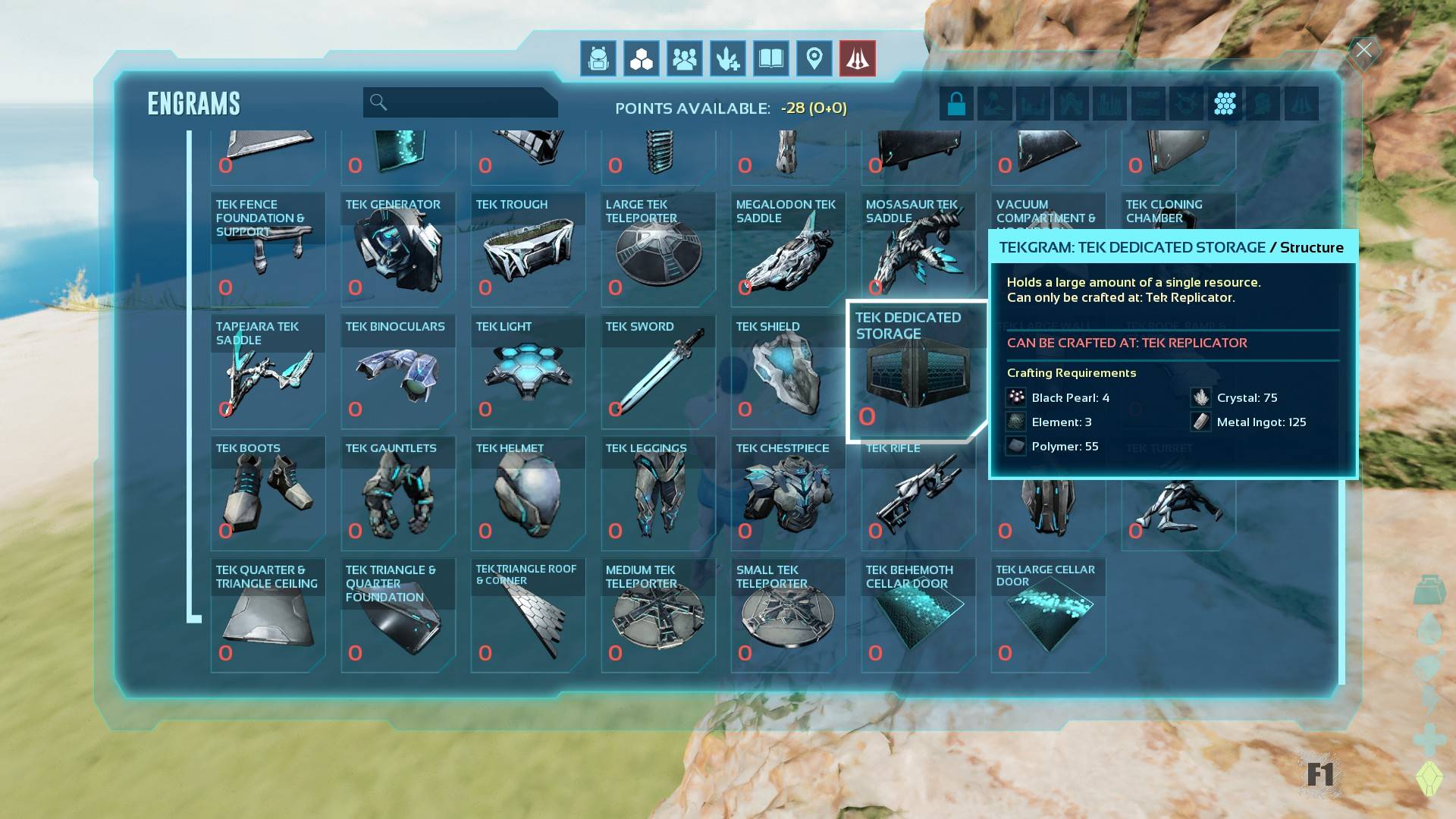Select the Tek Generator engram
1456x819 pixels.
point(398,249)
